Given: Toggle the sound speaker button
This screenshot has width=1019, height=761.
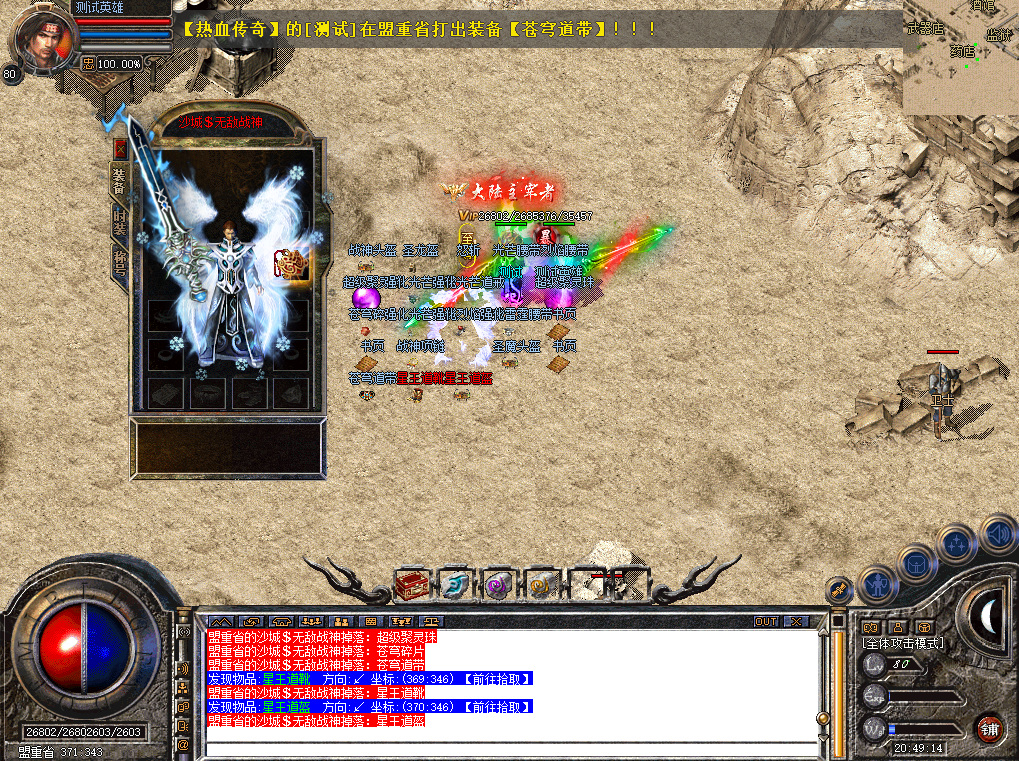Looking at the screenshot, I should [997, 532].
